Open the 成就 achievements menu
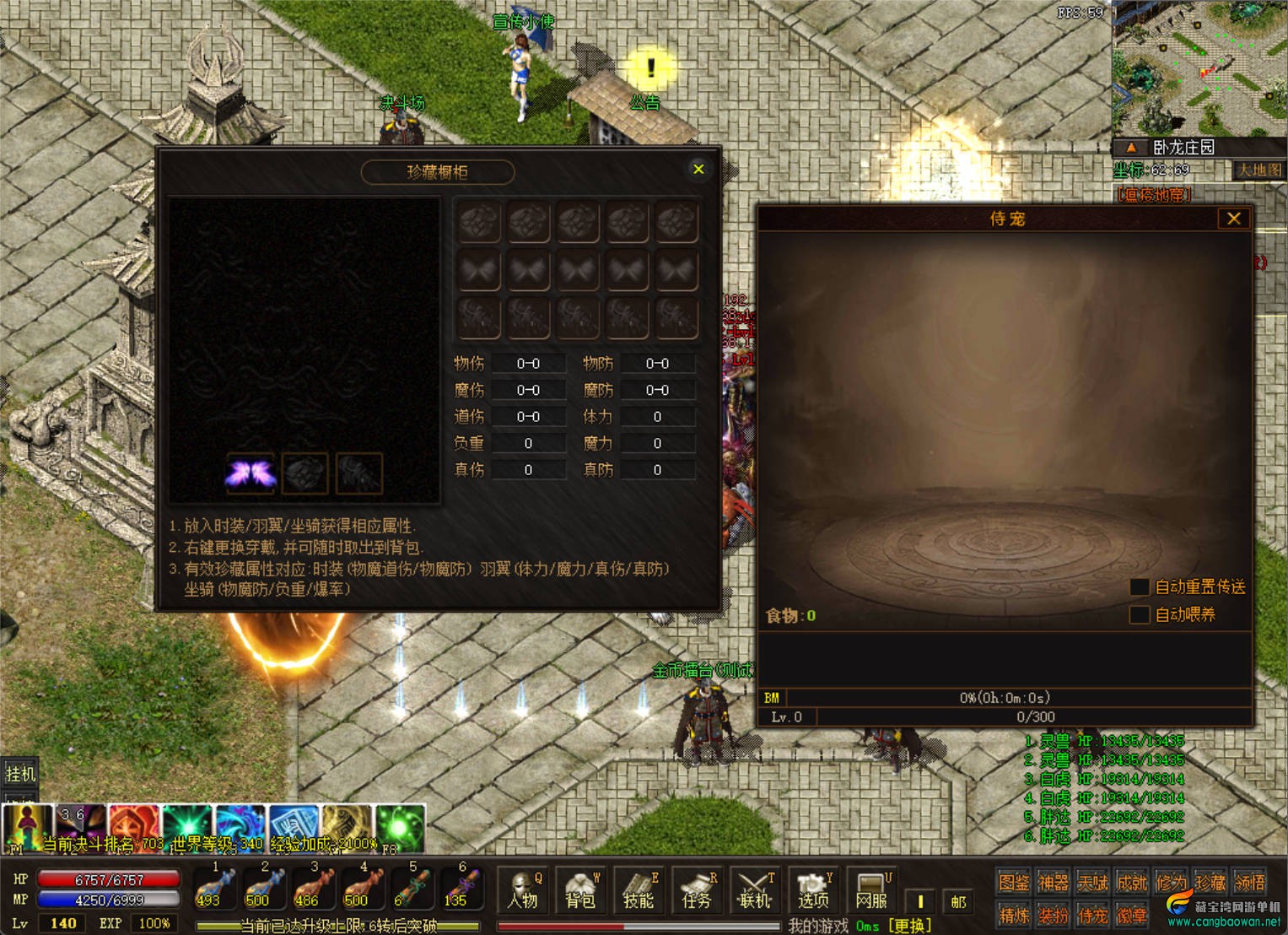Viewport: 1288px width, 935px height. click(x=1131, y=883)
